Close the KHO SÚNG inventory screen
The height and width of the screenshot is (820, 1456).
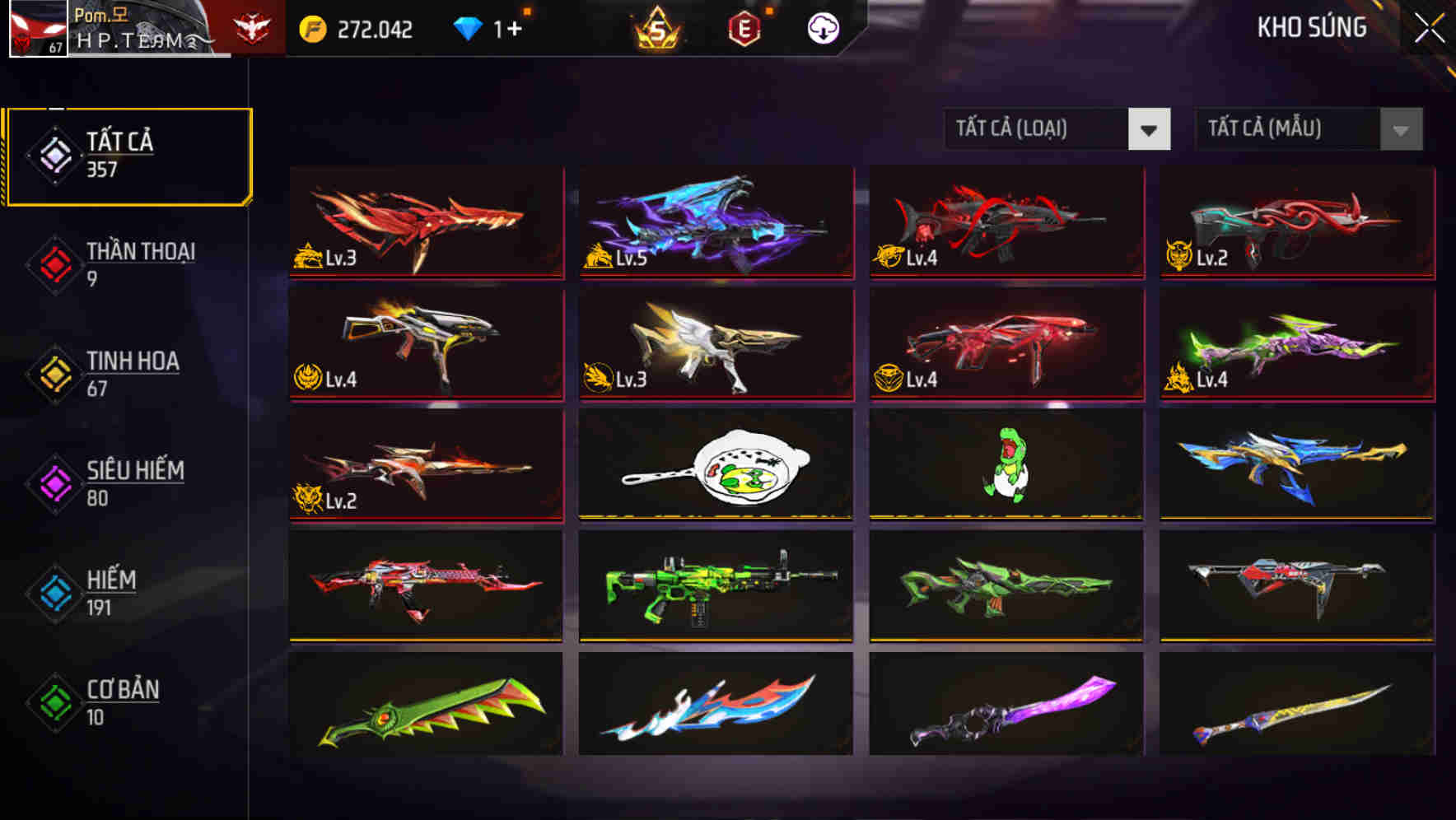(1430, 28)
